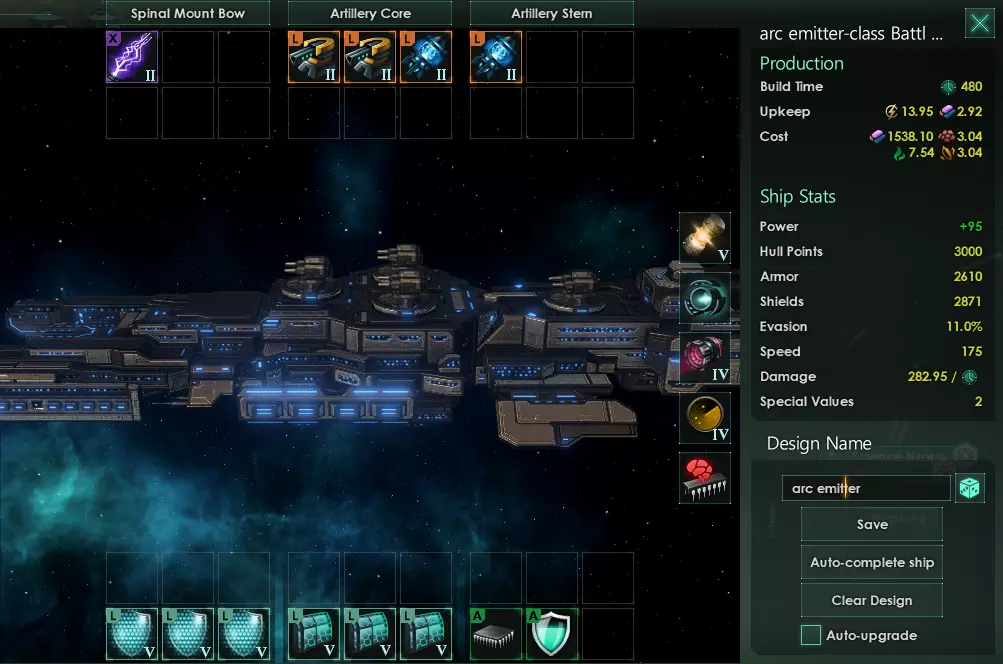Select the purple arc emitter X slot
Image resolution: width=1003 pixels, height=664 pixels.
pyautogui.click(x=132, y=57)
